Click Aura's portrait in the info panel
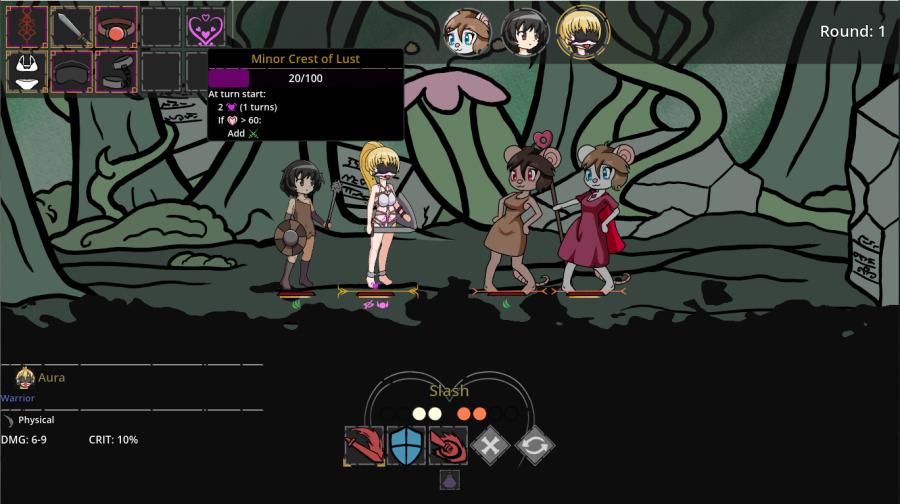Viewport: 900px width, 504px height. coord(25,378)
